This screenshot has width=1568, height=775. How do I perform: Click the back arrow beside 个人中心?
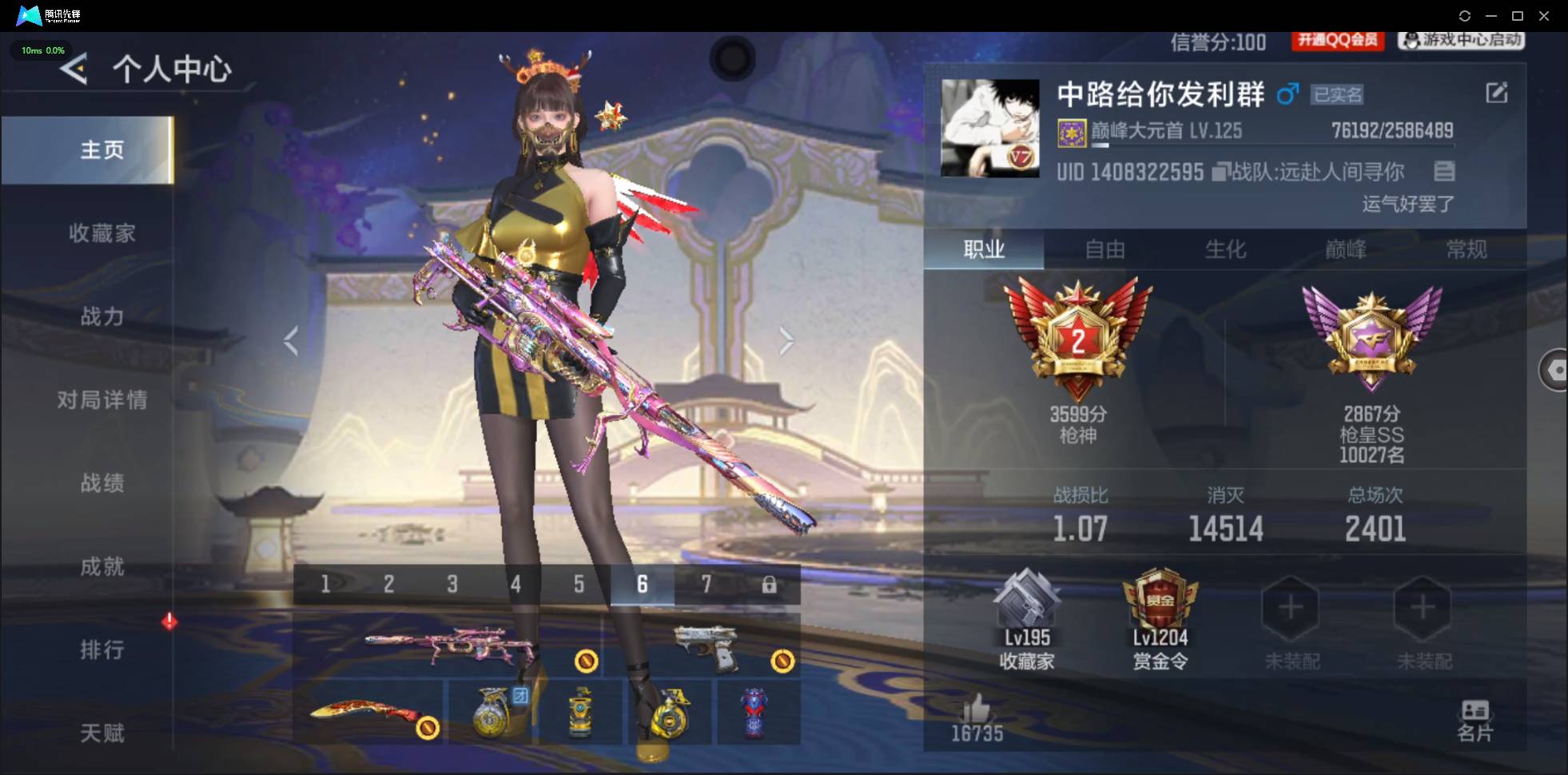point(74,70)
